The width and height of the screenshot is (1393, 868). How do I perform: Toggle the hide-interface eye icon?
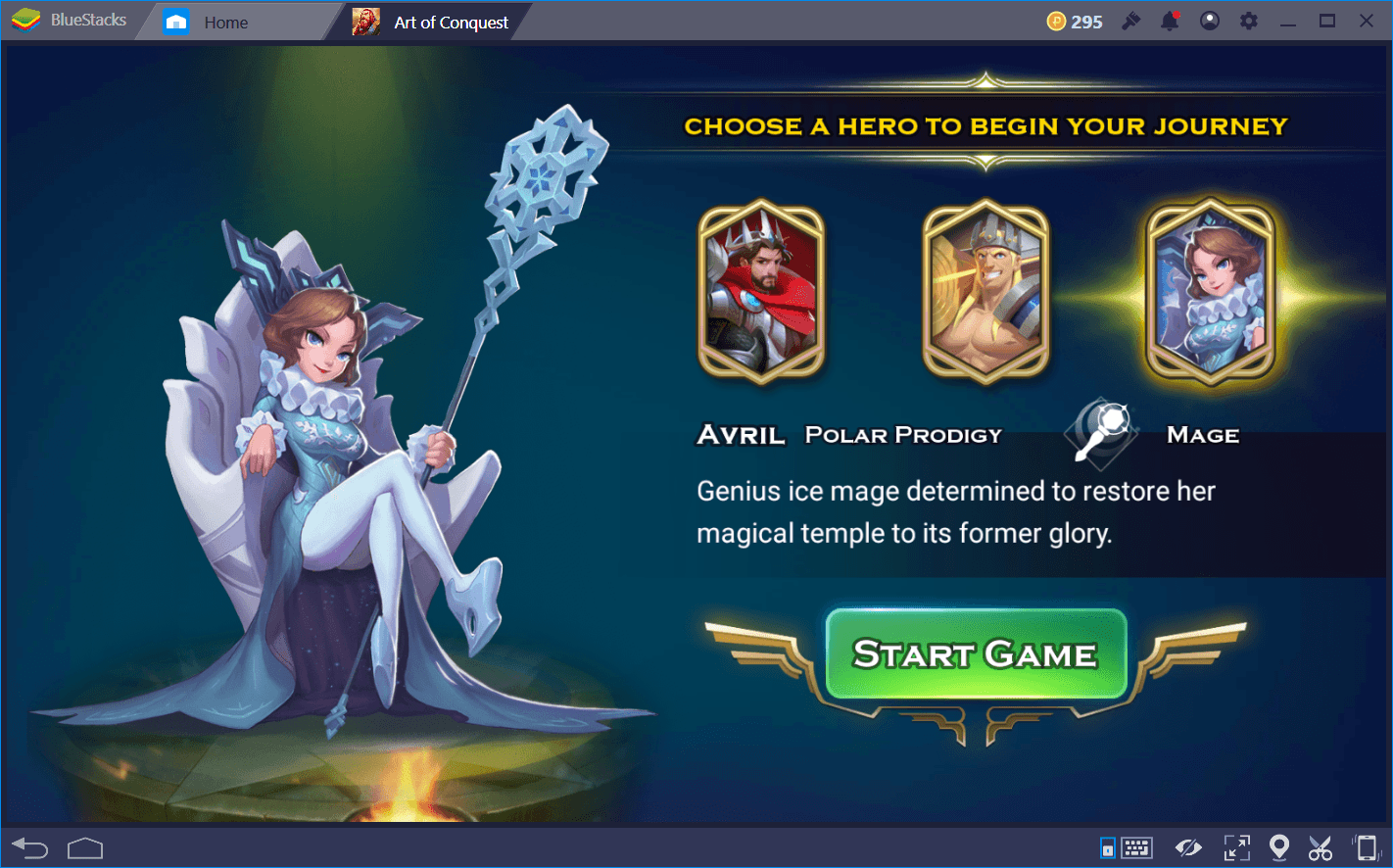[x=1188, y=847]
